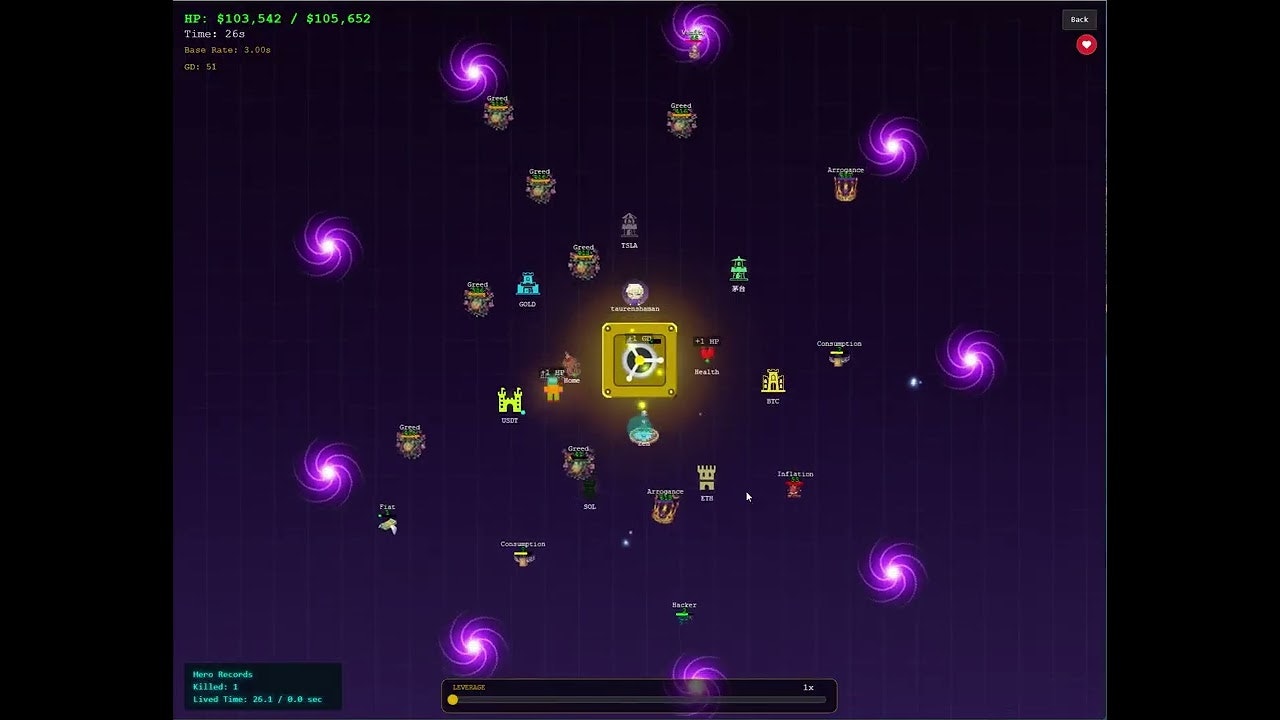Click the TSLA shrine structure
The width and height of the screenshot is (1280, 720).
[x=629, y=224]
